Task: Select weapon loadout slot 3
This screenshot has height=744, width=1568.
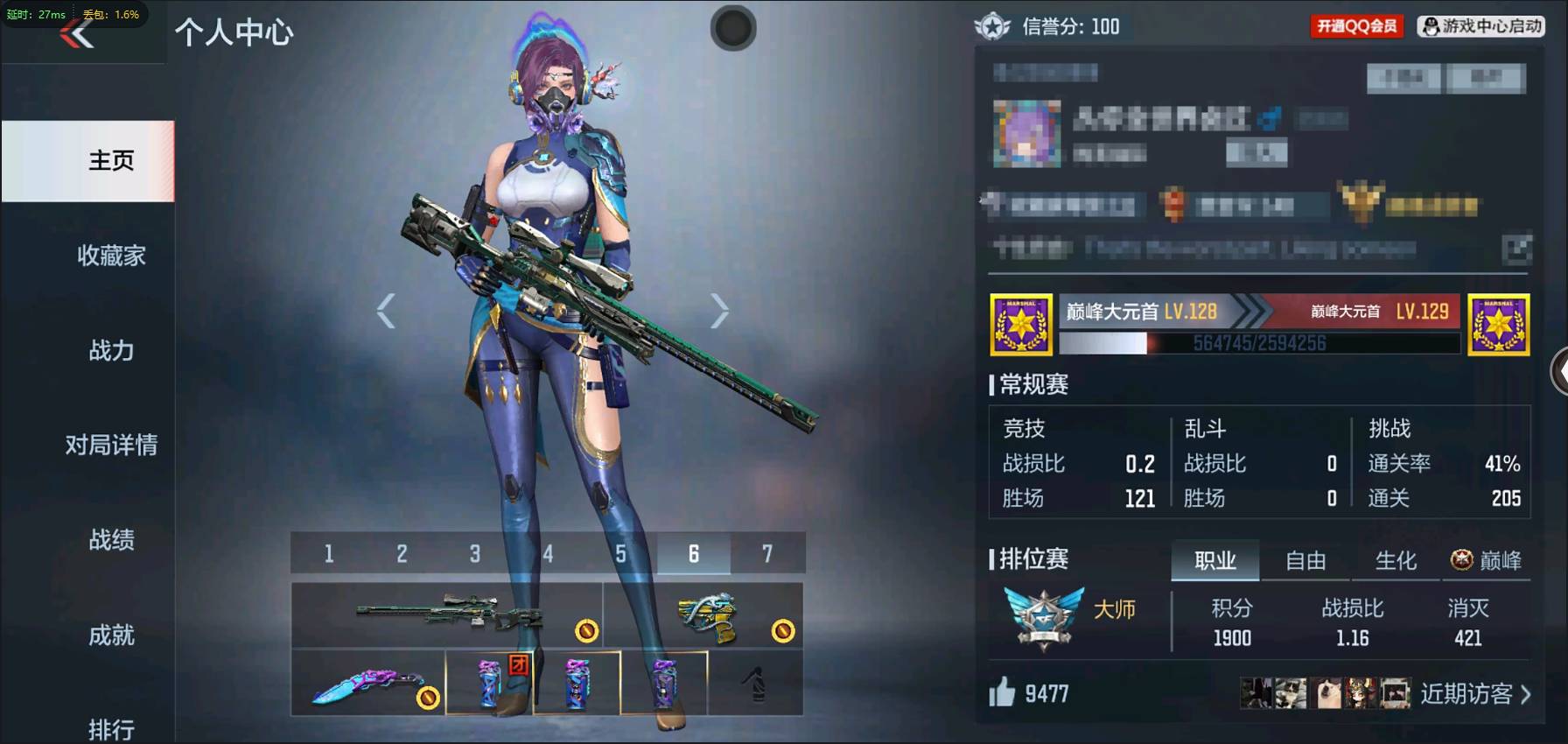Action: (475, 552)
